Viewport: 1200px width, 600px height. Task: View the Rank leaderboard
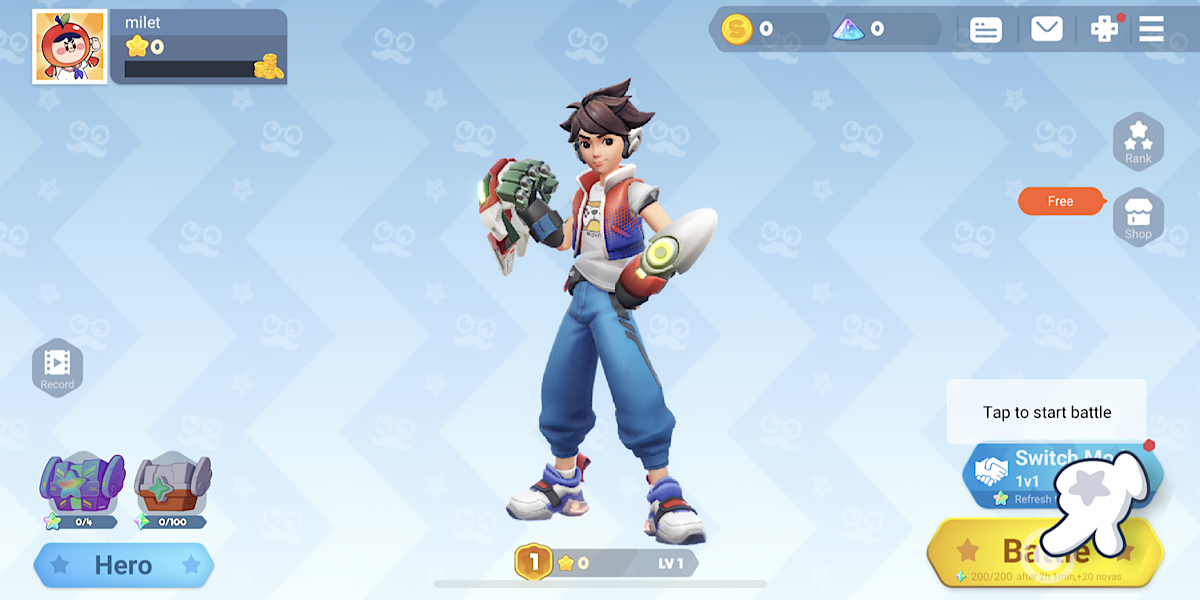[x=1138, y=141]
